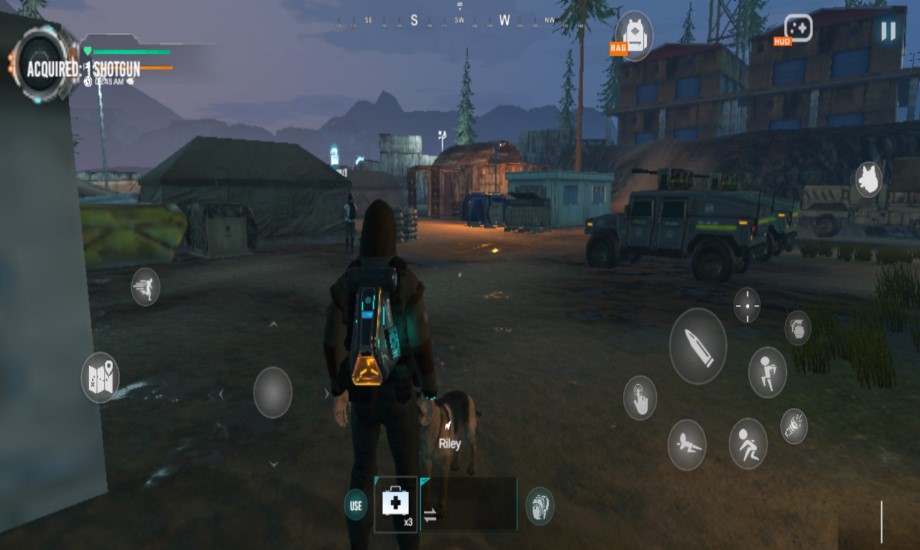920x550 pixels.
Task: Open the backpack icon beside the weapon slot
Action: (x=540, y=505)
